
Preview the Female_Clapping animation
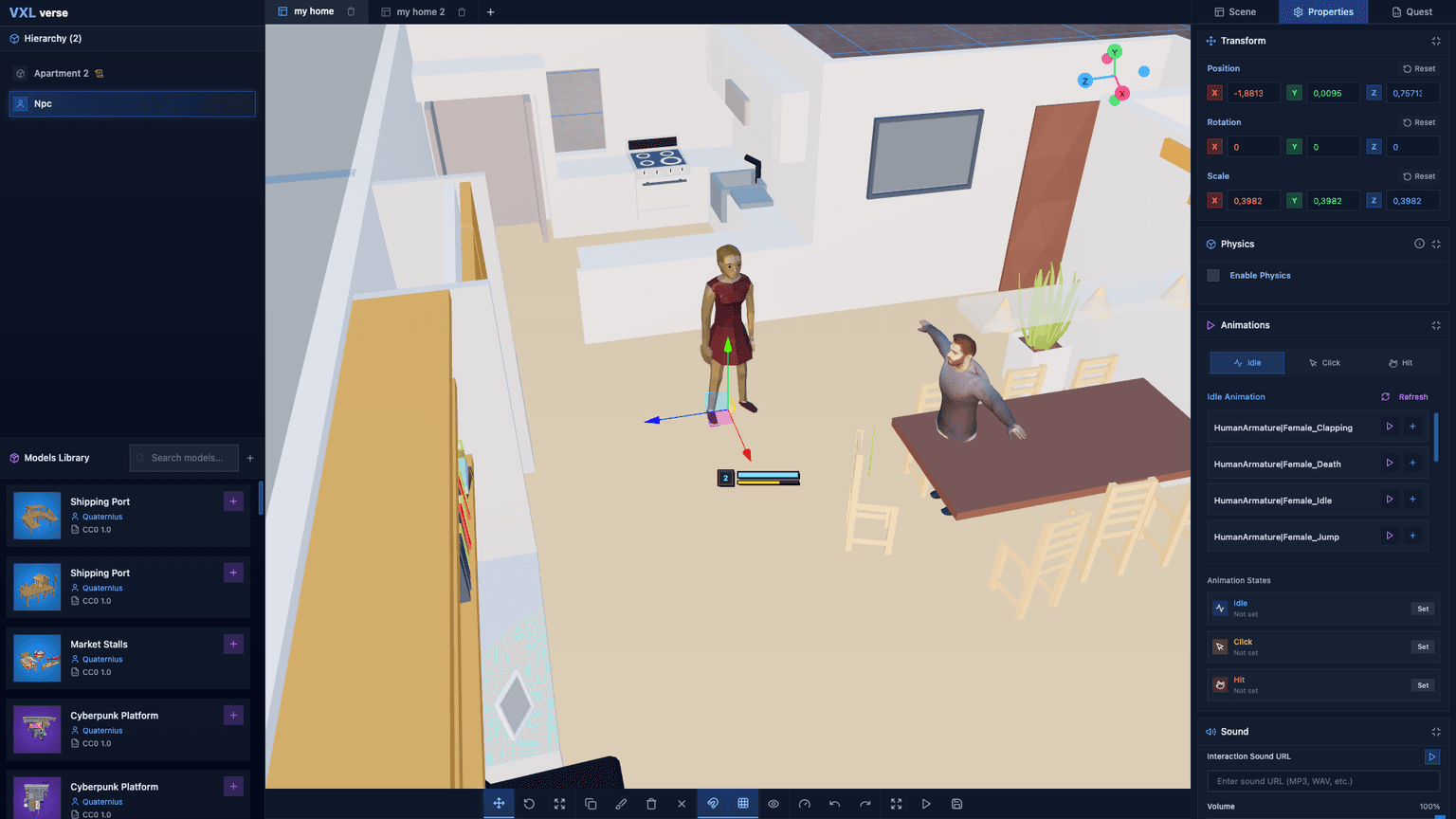click(x=1390, y=428)
